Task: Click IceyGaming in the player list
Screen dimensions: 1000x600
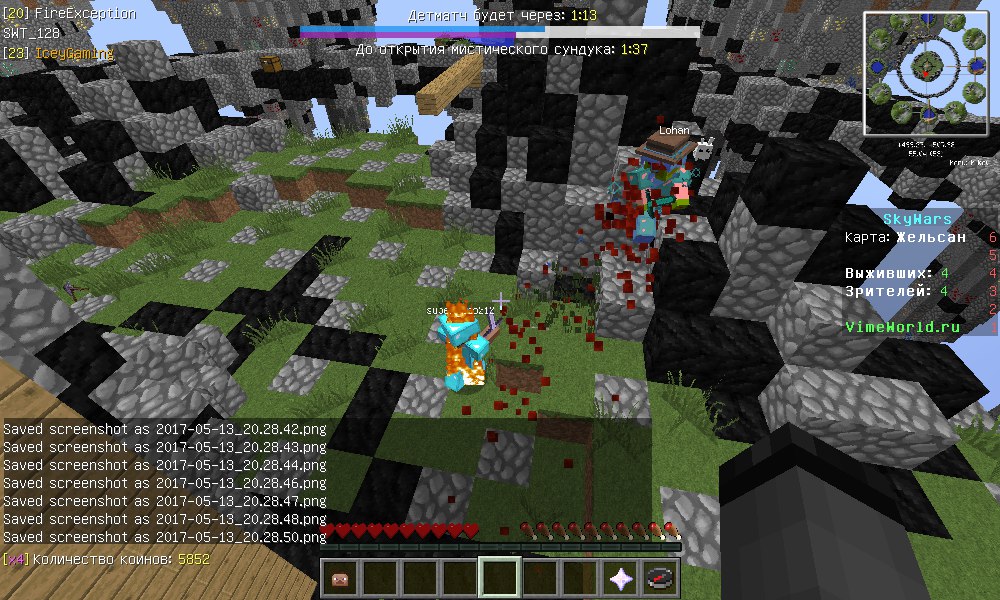Action: [x=75, y=53]
